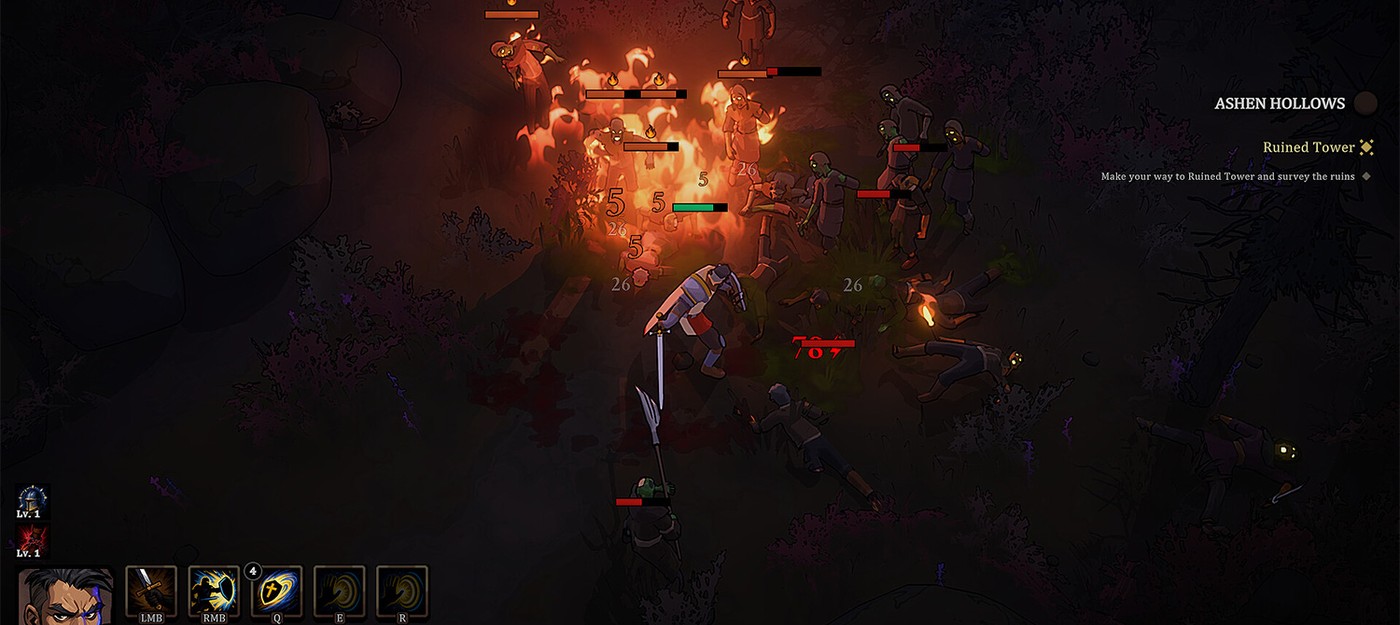Click the red demon Lv. 1 icon
The height and width of the screenshot is (625, 1400).
click(x=30, y=537)
